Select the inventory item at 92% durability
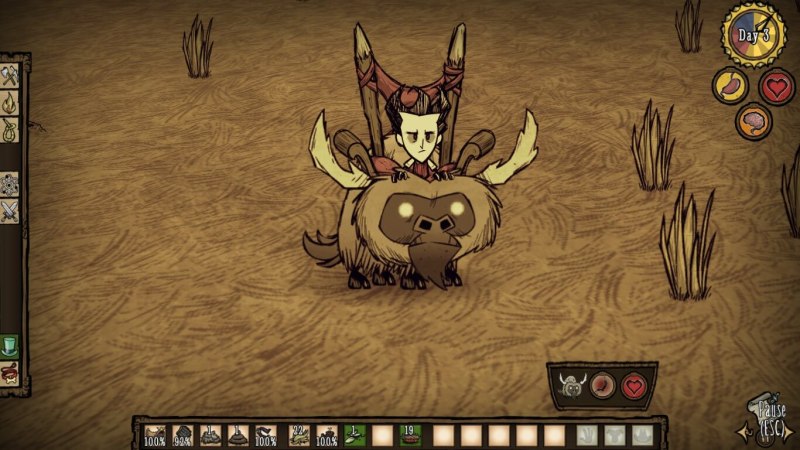Viewport: 800px width, 450px height. coord(183,435)
